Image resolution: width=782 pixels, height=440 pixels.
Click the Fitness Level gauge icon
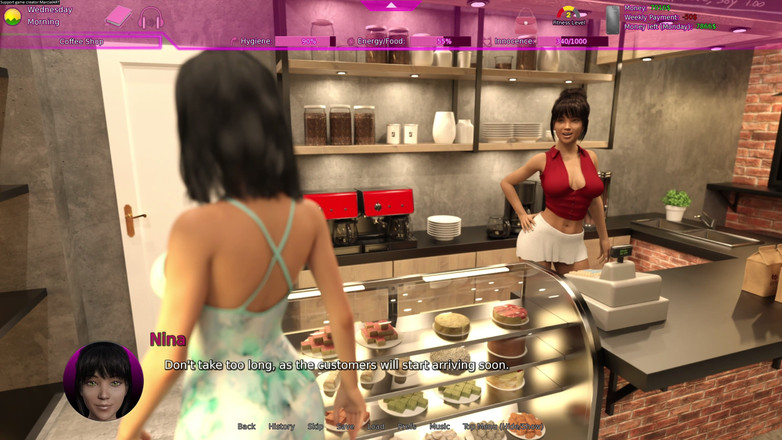[x=569, y=14]
